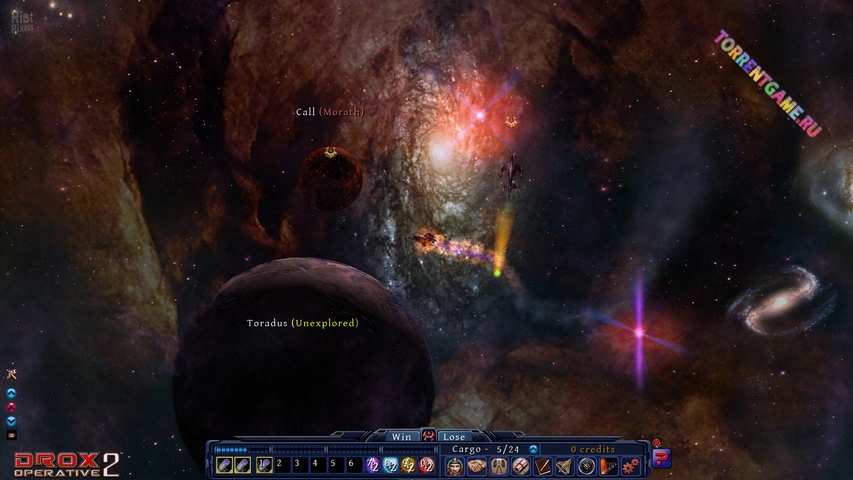Click the lips chat icon
853x480 pixels.
[12, 435]
